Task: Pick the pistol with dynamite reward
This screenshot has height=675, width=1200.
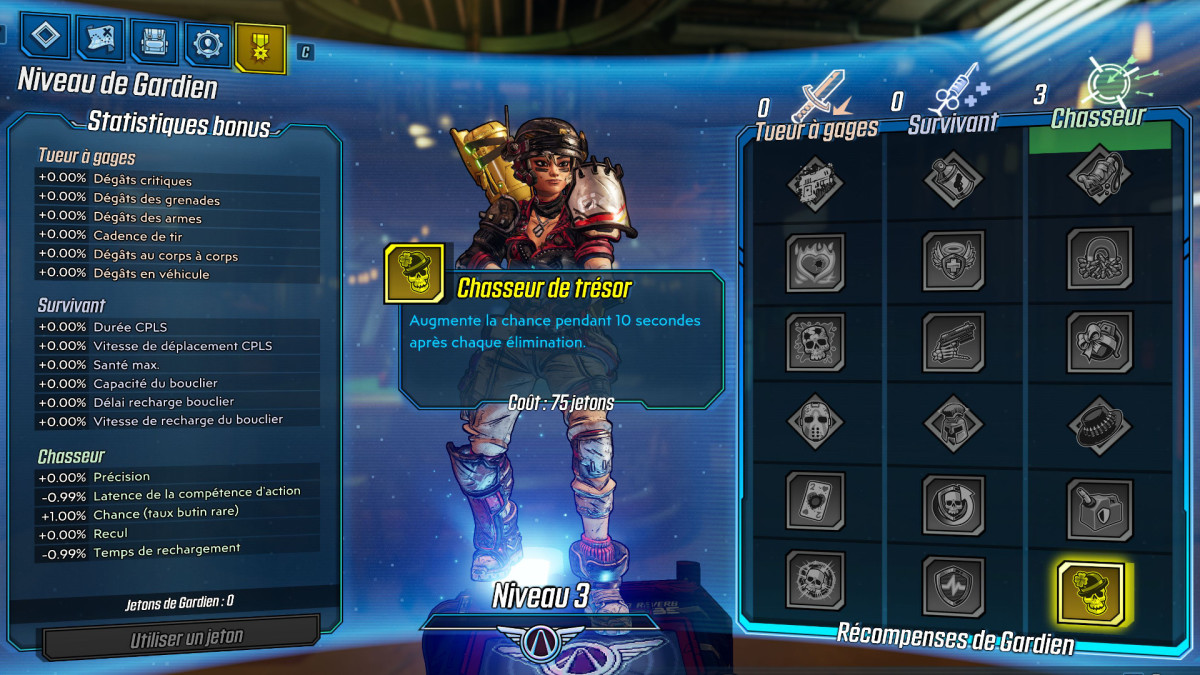Action: [953, 342]
